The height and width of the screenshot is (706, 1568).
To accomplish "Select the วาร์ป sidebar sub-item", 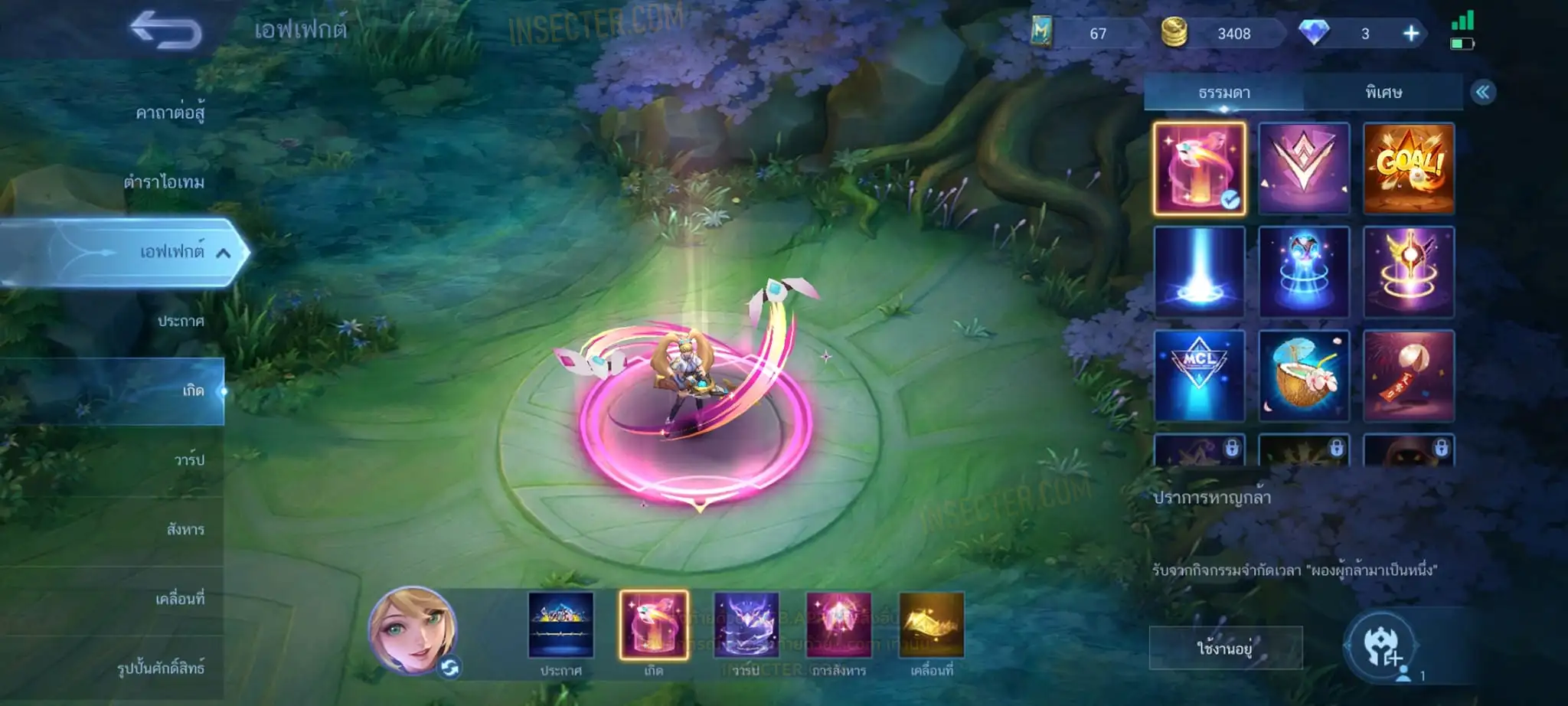I will coord(188,460).
